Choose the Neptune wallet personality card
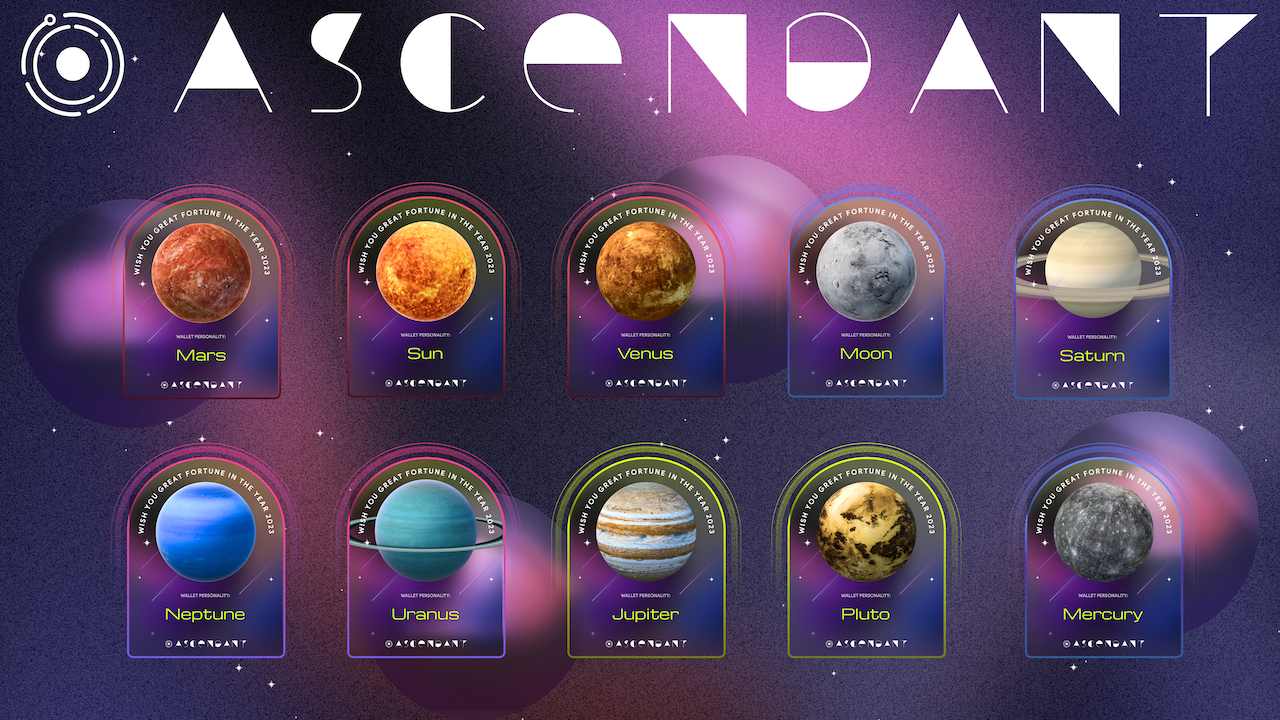Image resolution: width=1280 pixels, height=720 pixels. (205, 560)
